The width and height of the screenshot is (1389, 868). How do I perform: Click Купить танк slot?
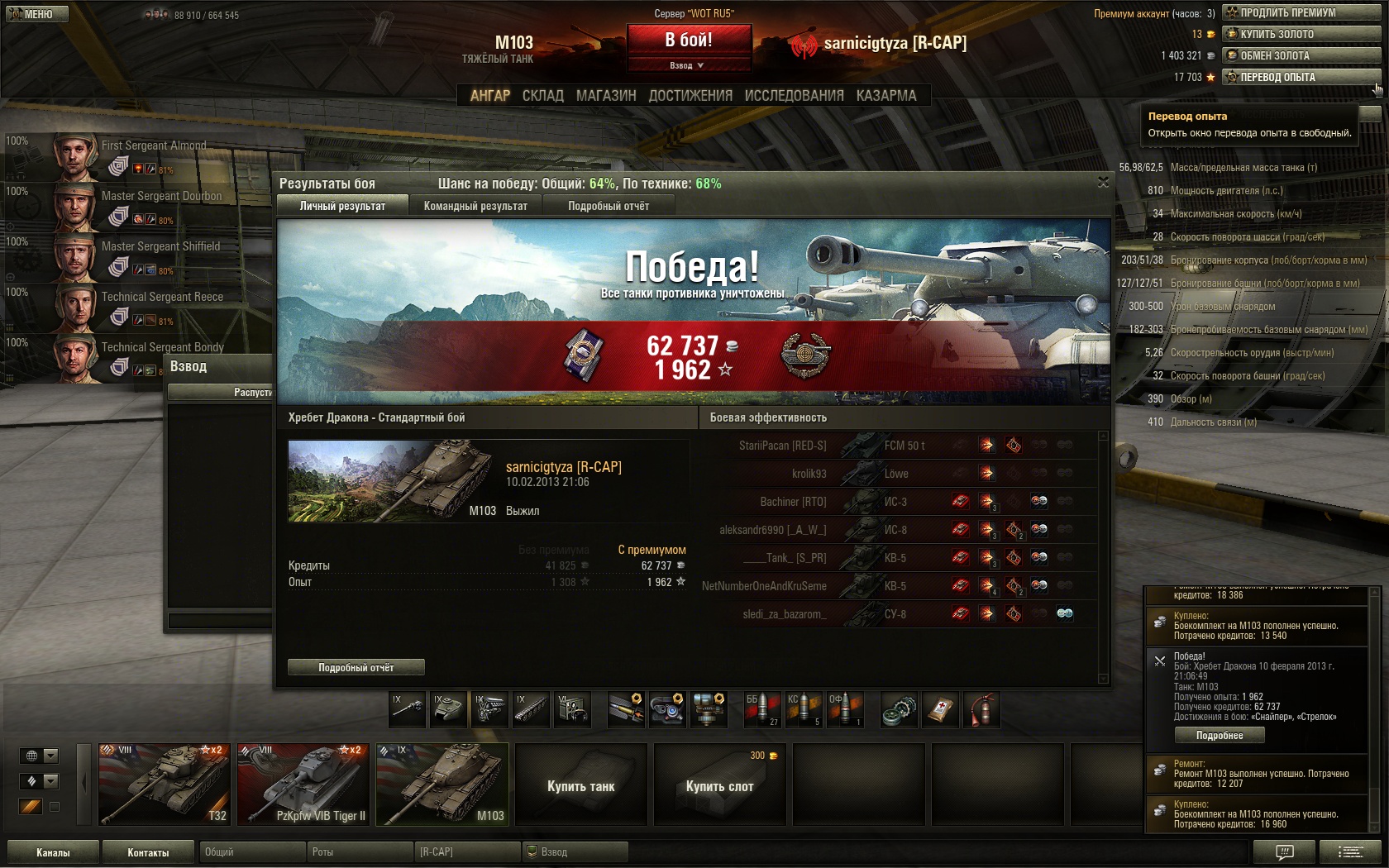pyautogui.click(x=580, y=785)
